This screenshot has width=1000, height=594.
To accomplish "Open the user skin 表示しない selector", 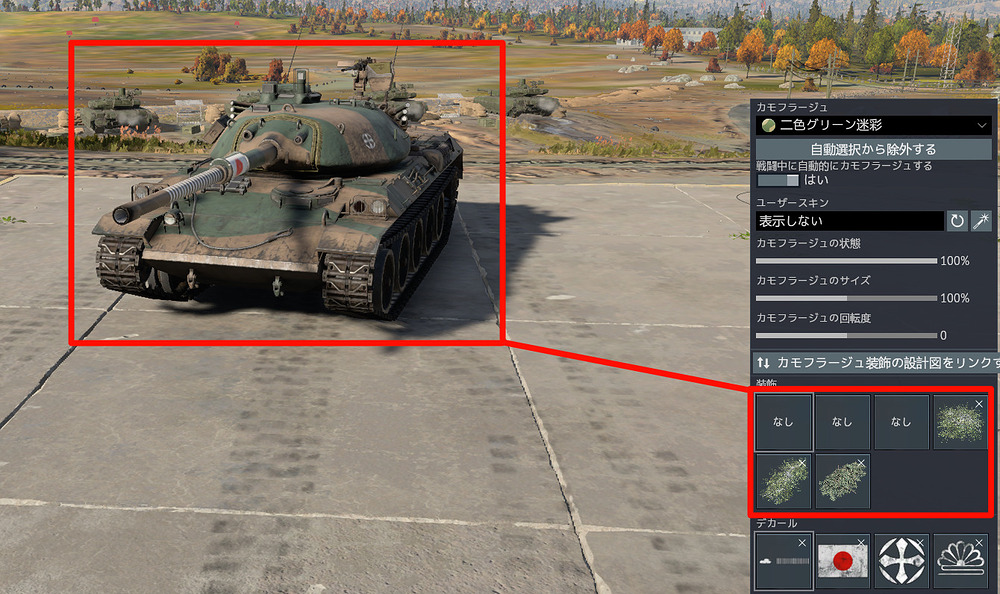I will coord(849,220).
